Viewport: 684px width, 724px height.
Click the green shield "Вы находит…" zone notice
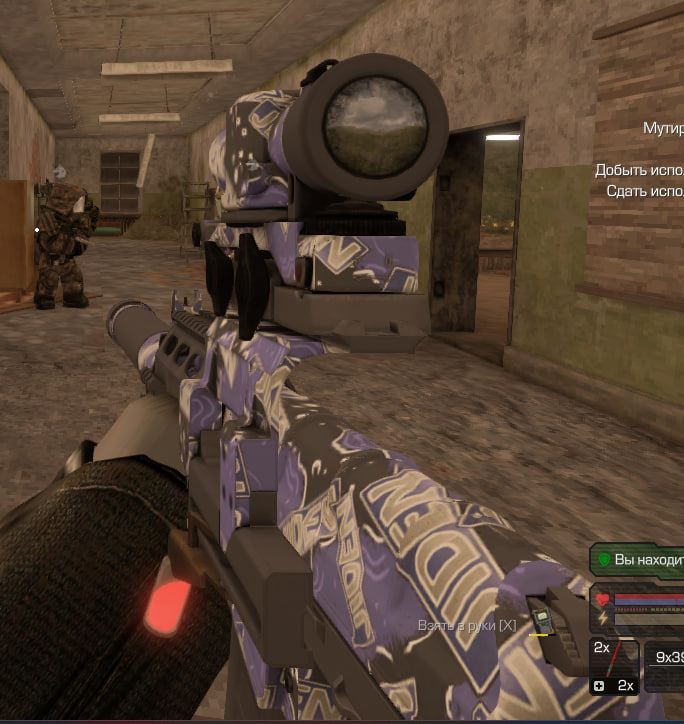click(x=639, y=560)
